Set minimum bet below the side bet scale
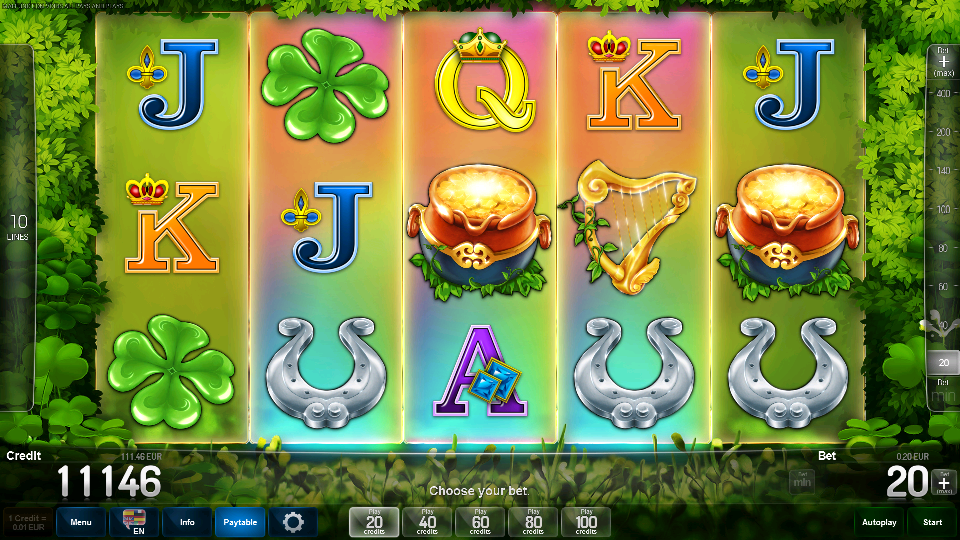This screenshot has height=540, width=960. (942, 393)
